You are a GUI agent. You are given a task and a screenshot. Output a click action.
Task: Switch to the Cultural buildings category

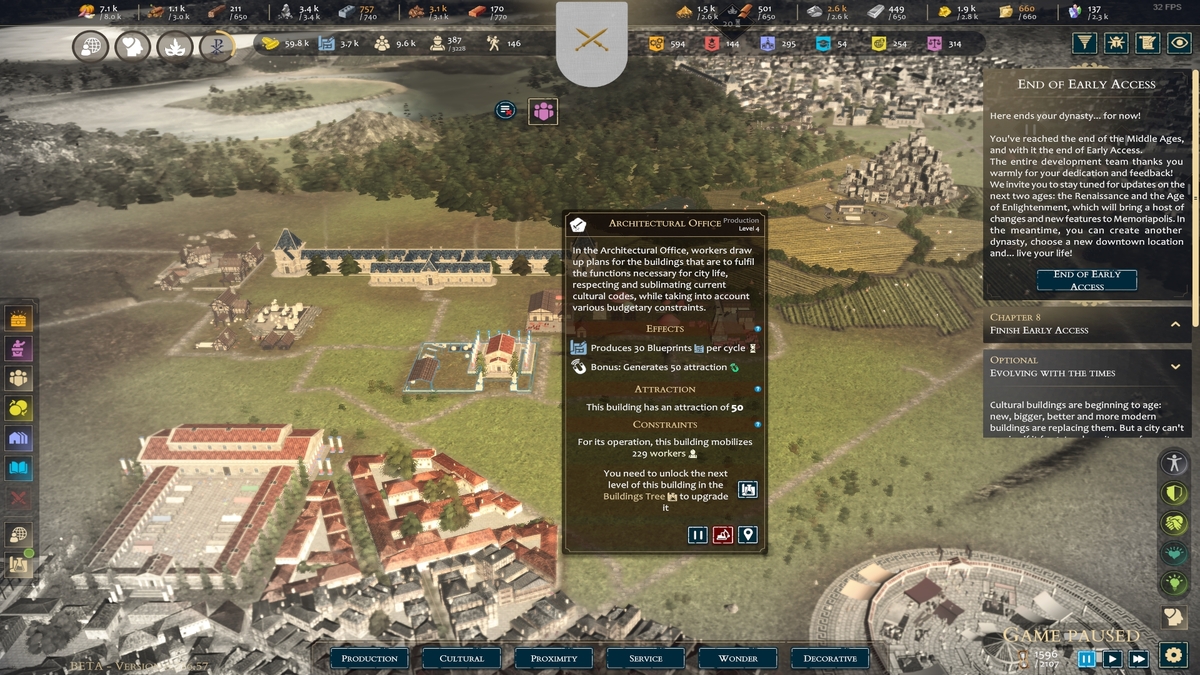click(x=461, y=658)
